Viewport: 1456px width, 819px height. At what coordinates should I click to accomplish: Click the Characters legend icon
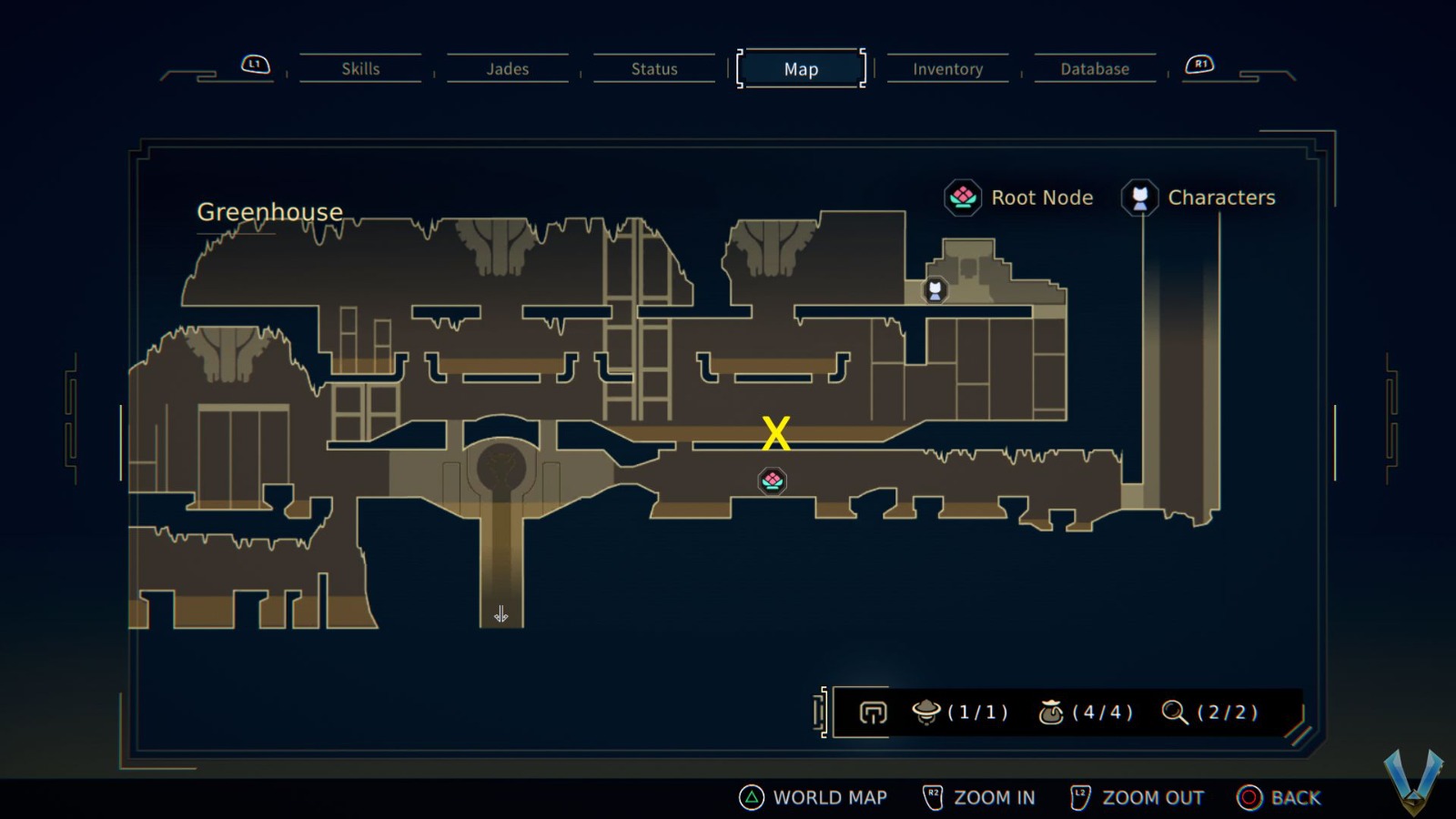pyautogui.click(x=1140, y=197)
